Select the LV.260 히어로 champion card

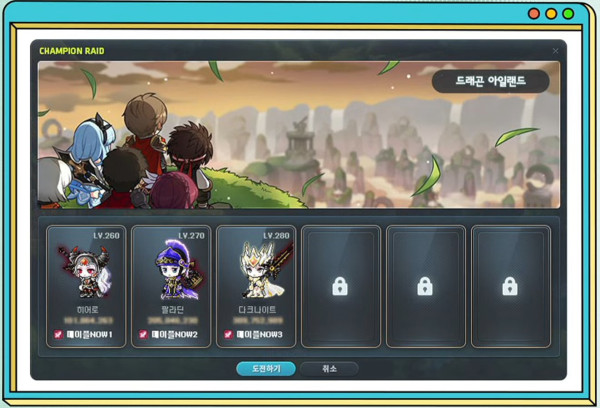click(x=86, y=280)
